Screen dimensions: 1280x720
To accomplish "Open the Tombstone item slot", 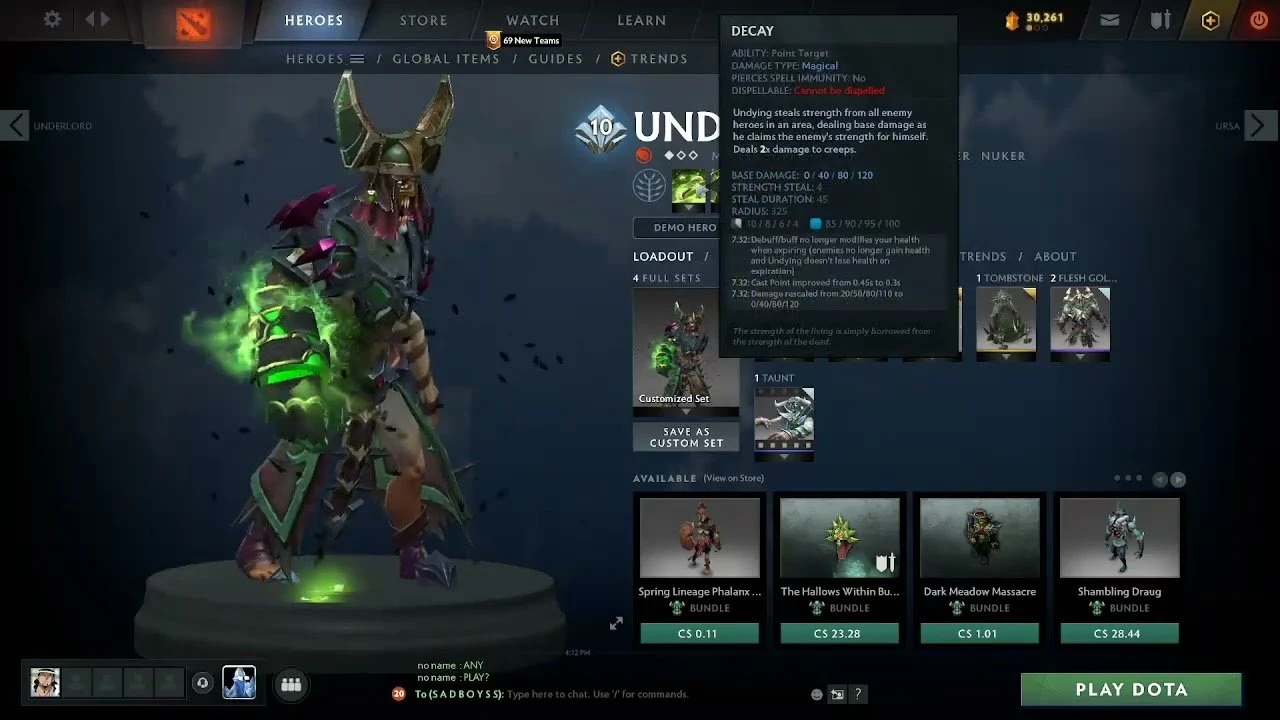I will 1006,320.
